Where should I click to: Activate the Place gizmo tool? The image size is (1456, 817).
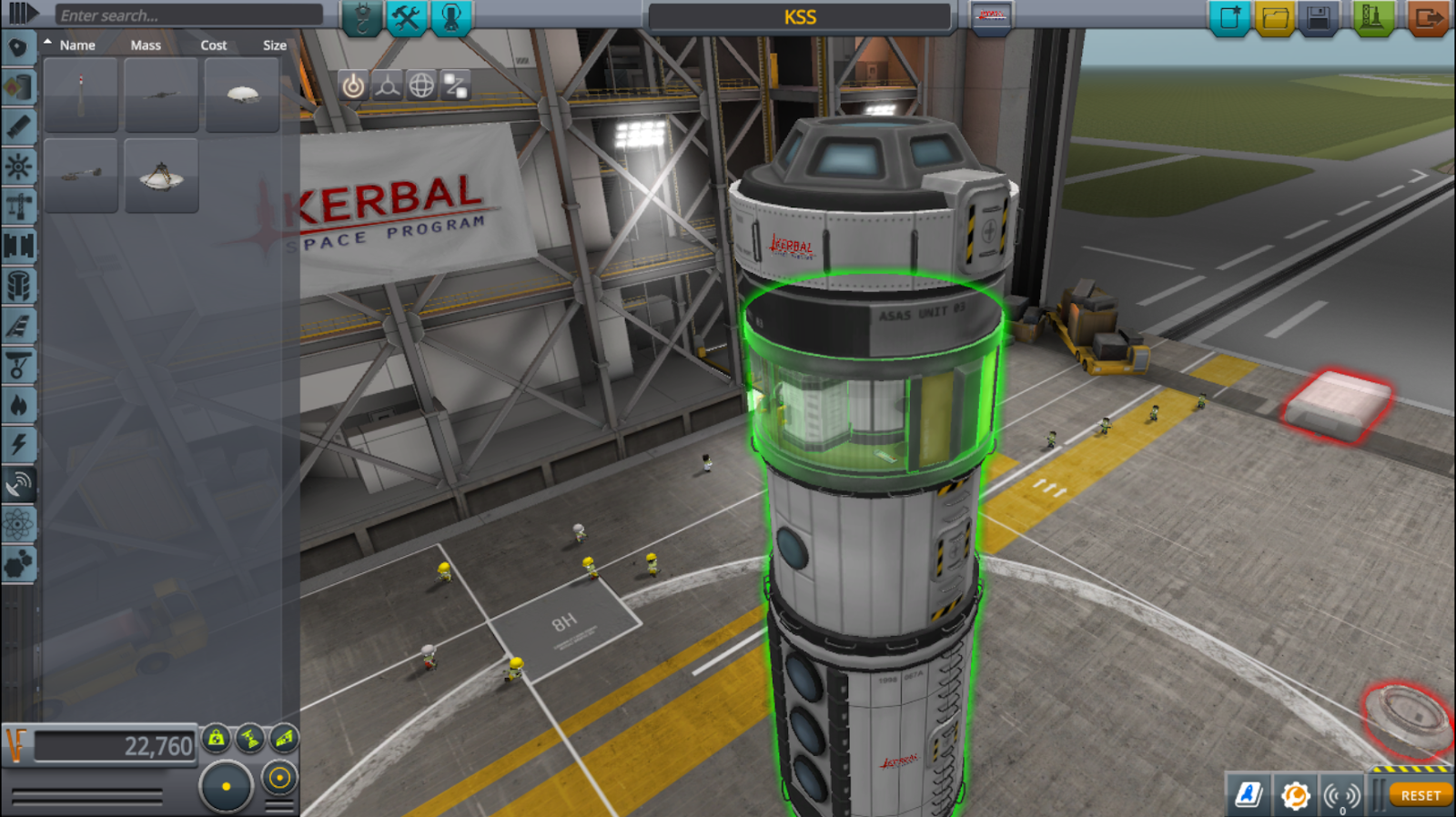[353, 86]
